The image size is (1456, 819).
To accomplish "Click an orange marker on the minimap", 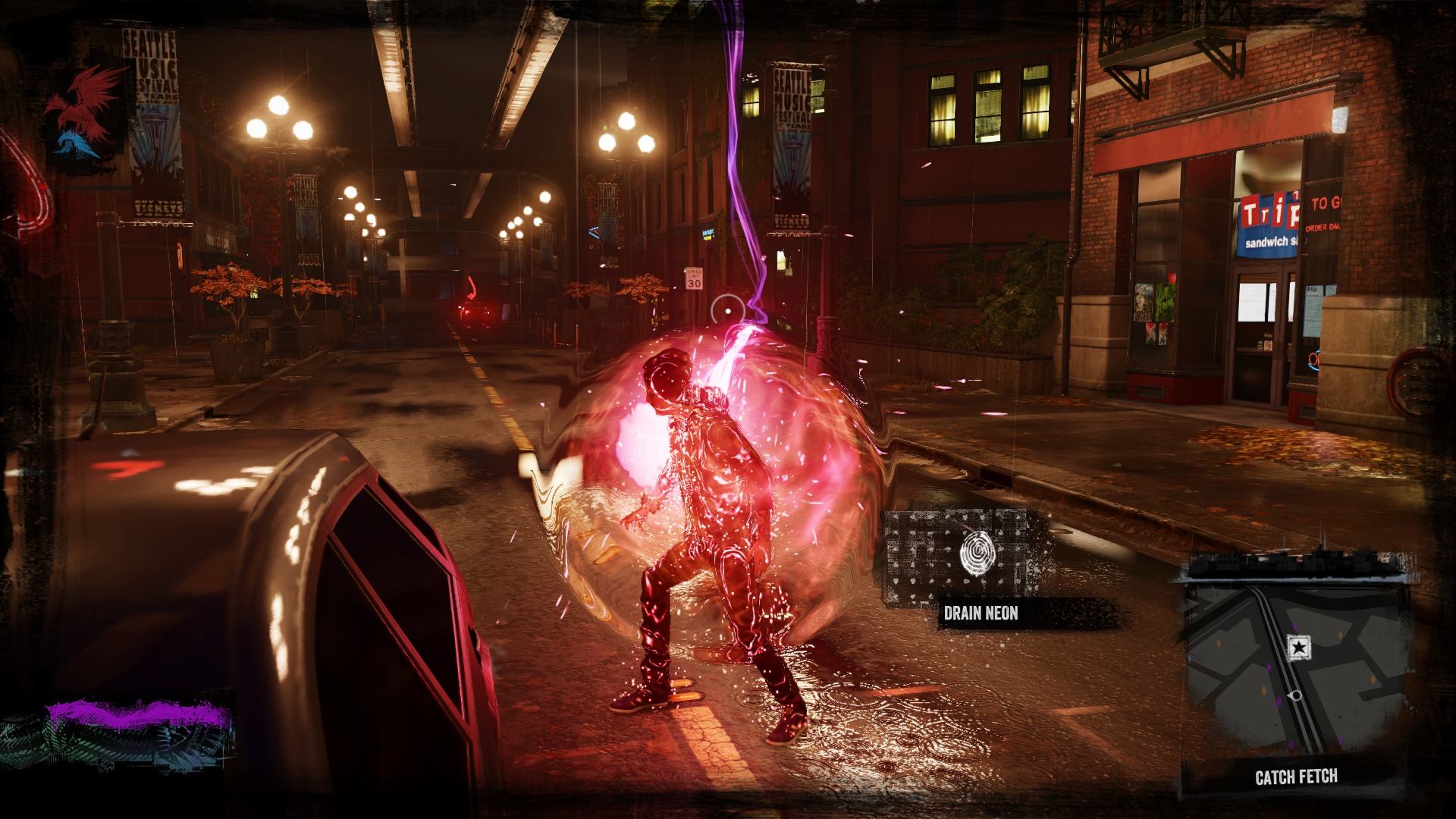I will pyautogui.click(x=1219, y=644).
